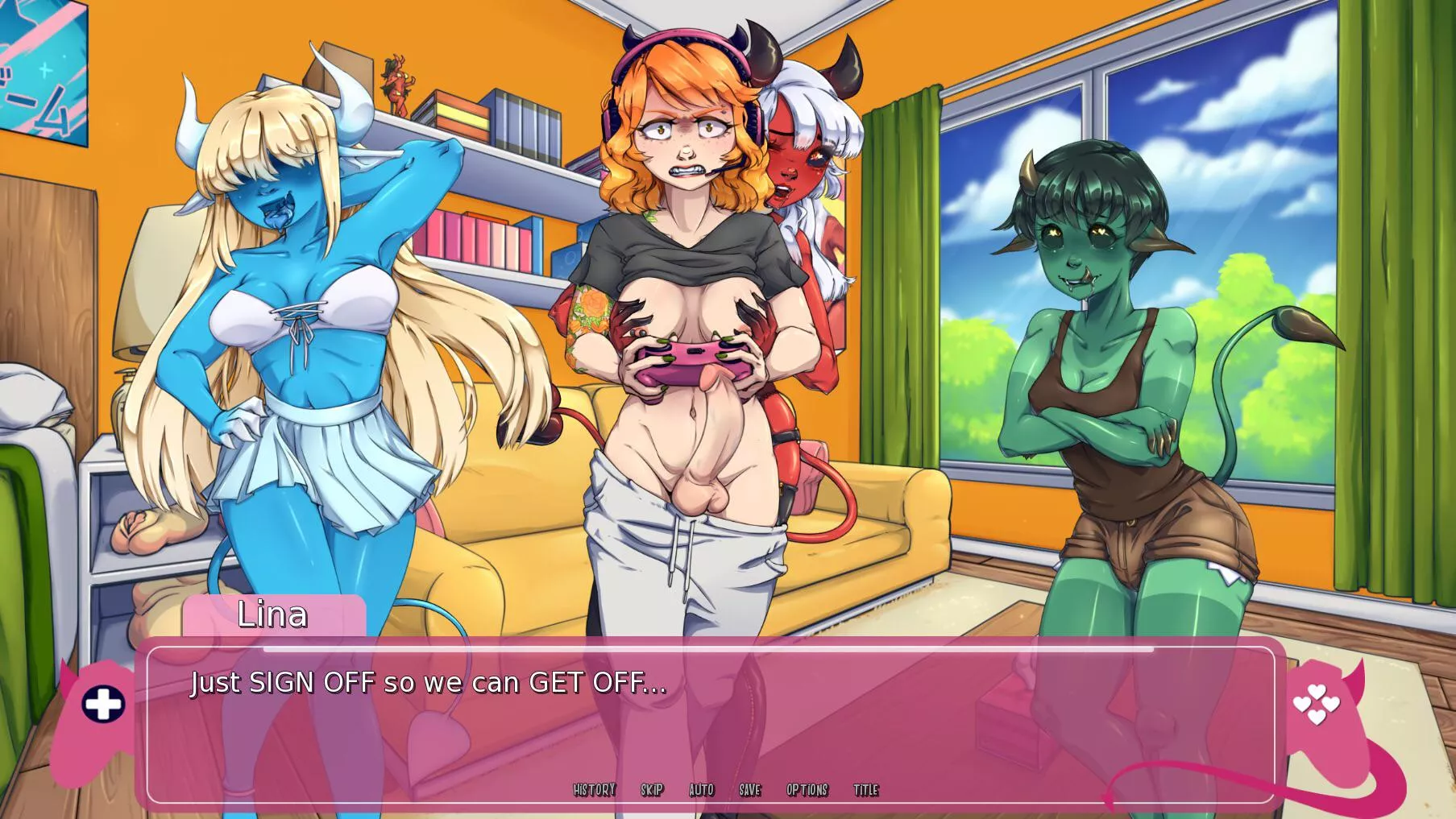The image size is (1456, 819).
Task: Open the History log
Action: (594, 790)
